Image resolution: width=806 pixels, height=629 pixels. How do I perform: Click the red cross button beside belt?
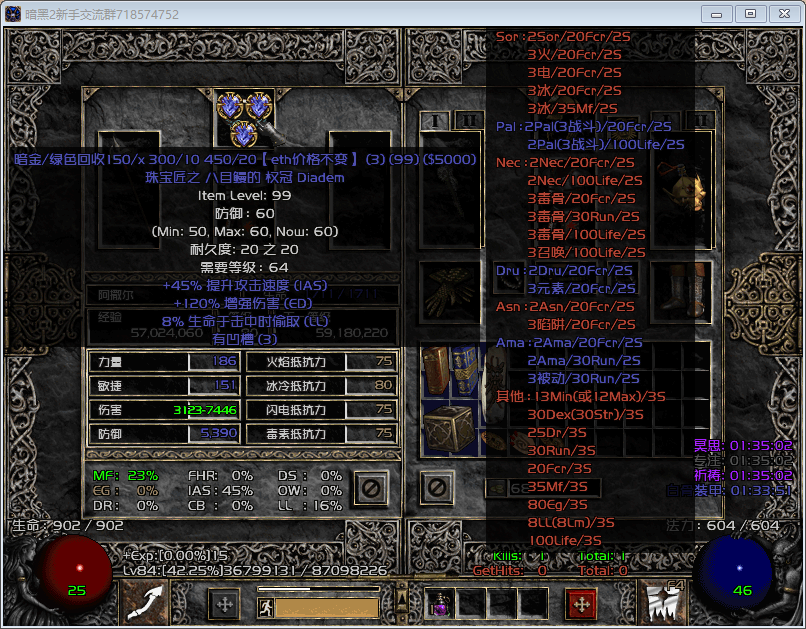point(582,604)
